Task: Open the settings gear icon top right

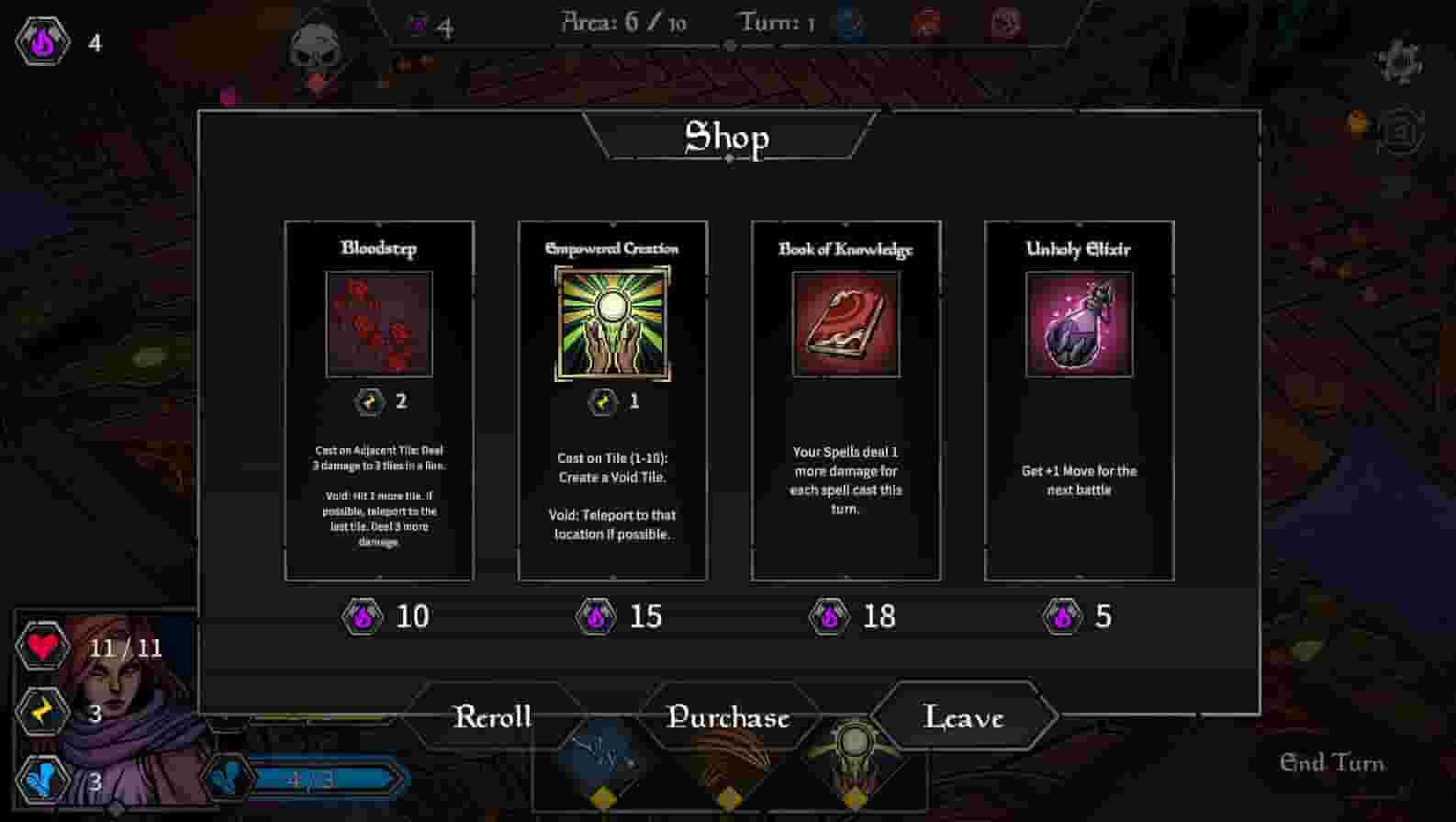Action: (1399, 60)
